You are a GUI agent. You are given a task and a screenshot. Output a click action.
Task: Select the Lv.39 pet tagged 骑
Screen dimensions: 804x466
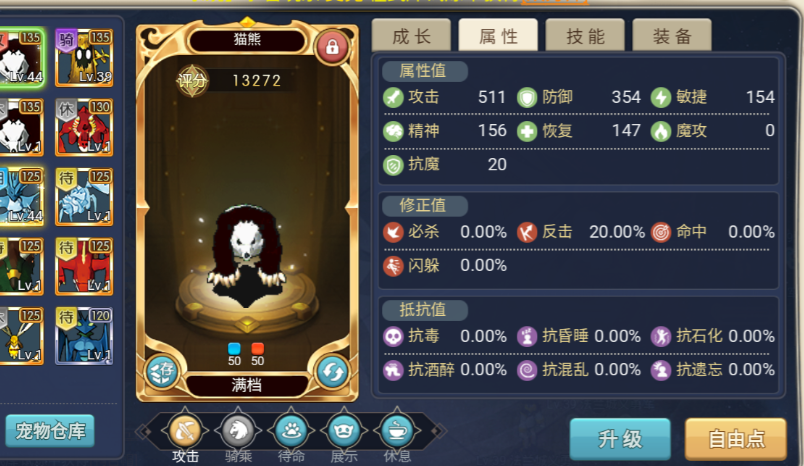pos(84,57)
